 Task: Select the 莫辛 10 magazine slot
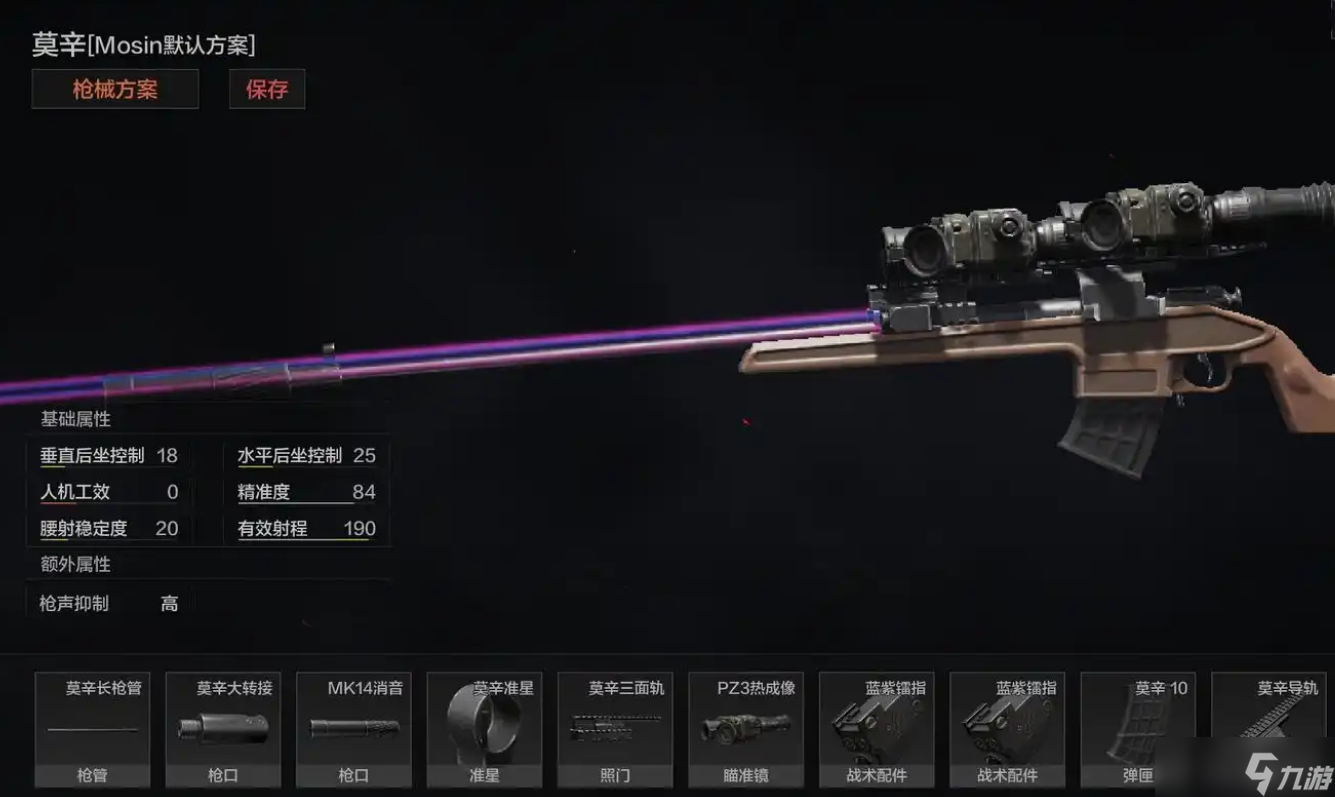point(1138,729)
